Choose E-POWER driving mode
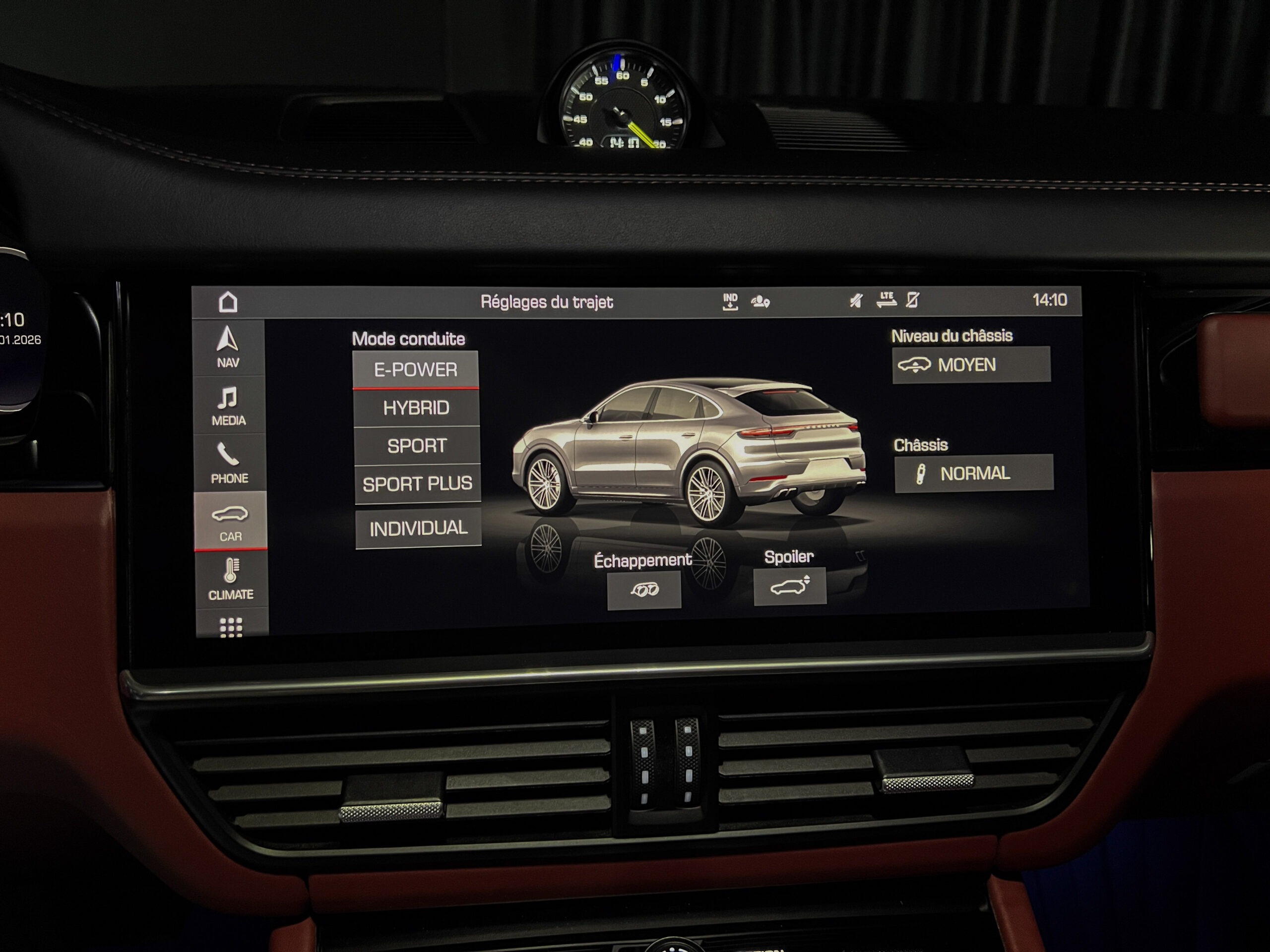The height and width of the screenshot is (952, 1270). [x=416, y=369]
